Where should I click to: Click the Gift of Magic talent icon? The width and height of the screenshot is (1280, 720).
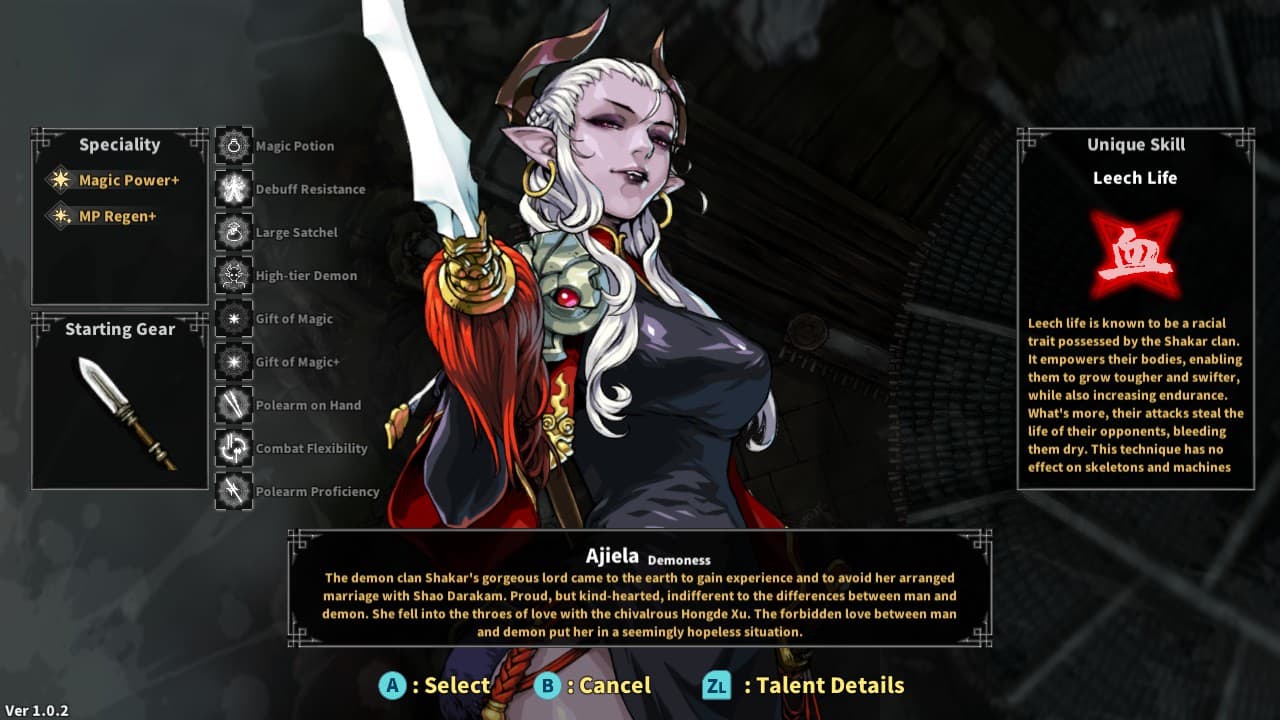coord(233,318)
